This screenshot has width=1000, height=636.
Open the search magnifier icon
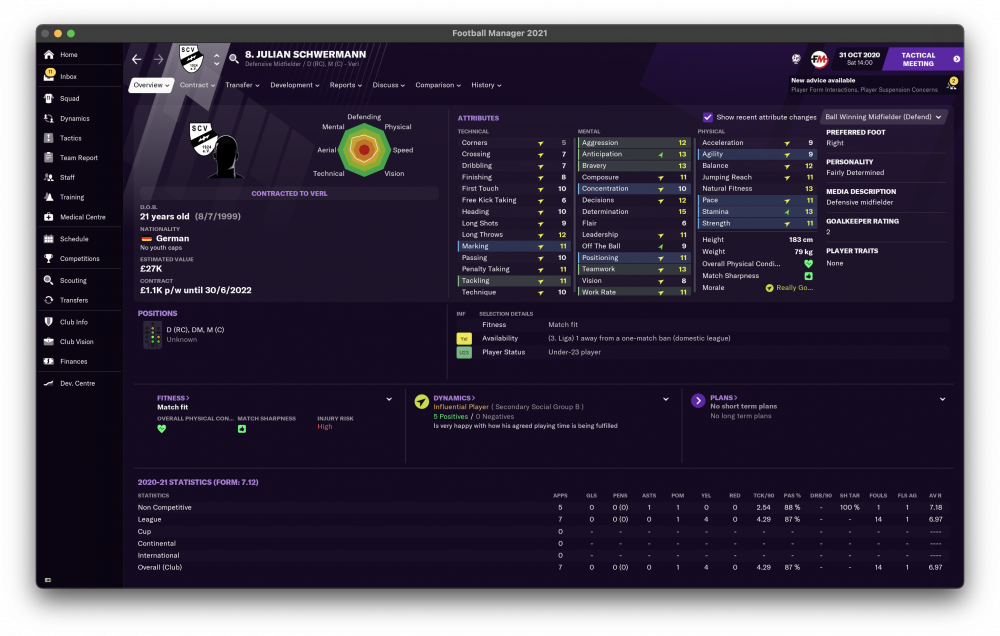[234, 59]
